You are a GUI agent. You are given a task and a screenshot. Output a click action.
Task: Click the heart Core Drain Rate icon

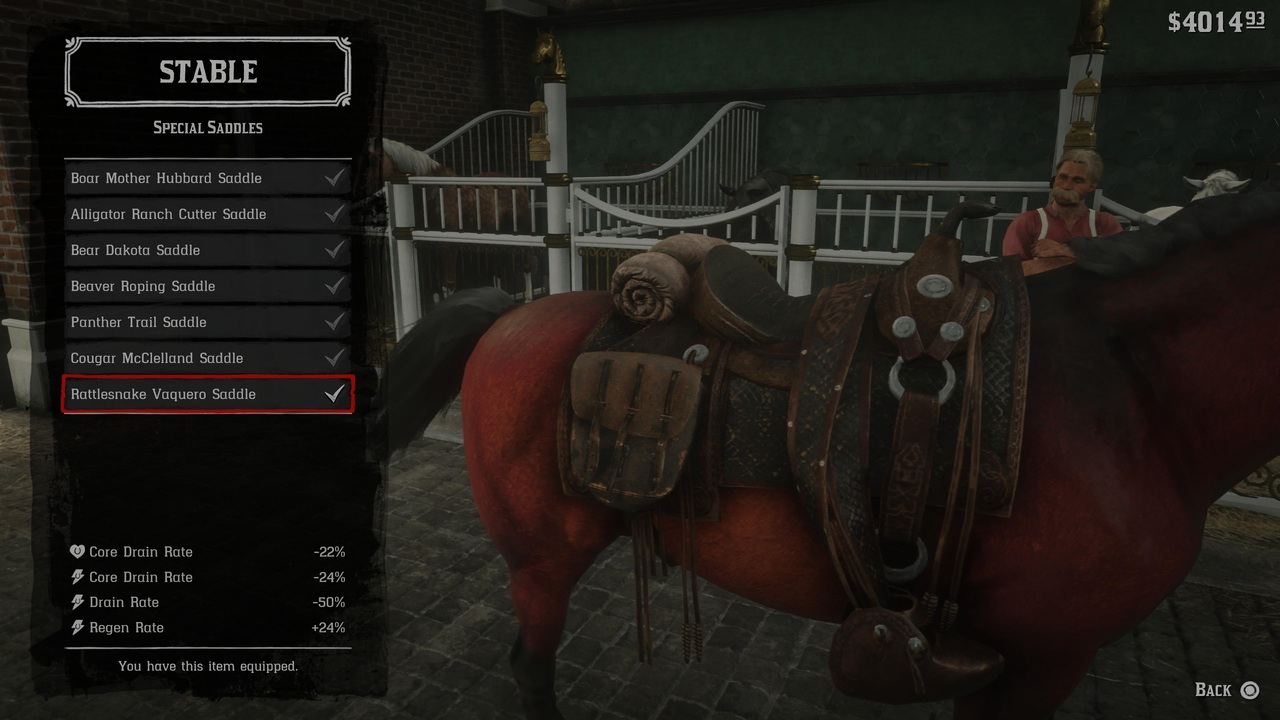click(76, 551)
